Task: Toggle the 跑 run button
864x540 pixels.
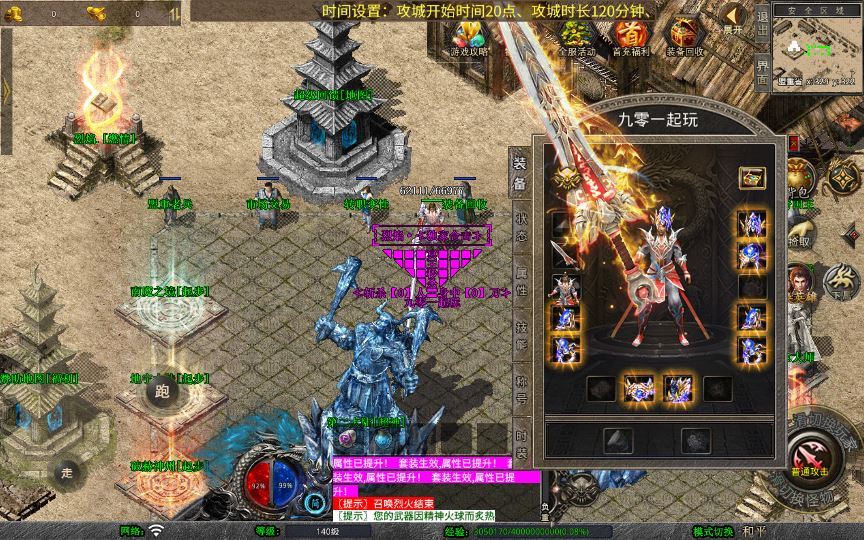Action: [162, 391]
